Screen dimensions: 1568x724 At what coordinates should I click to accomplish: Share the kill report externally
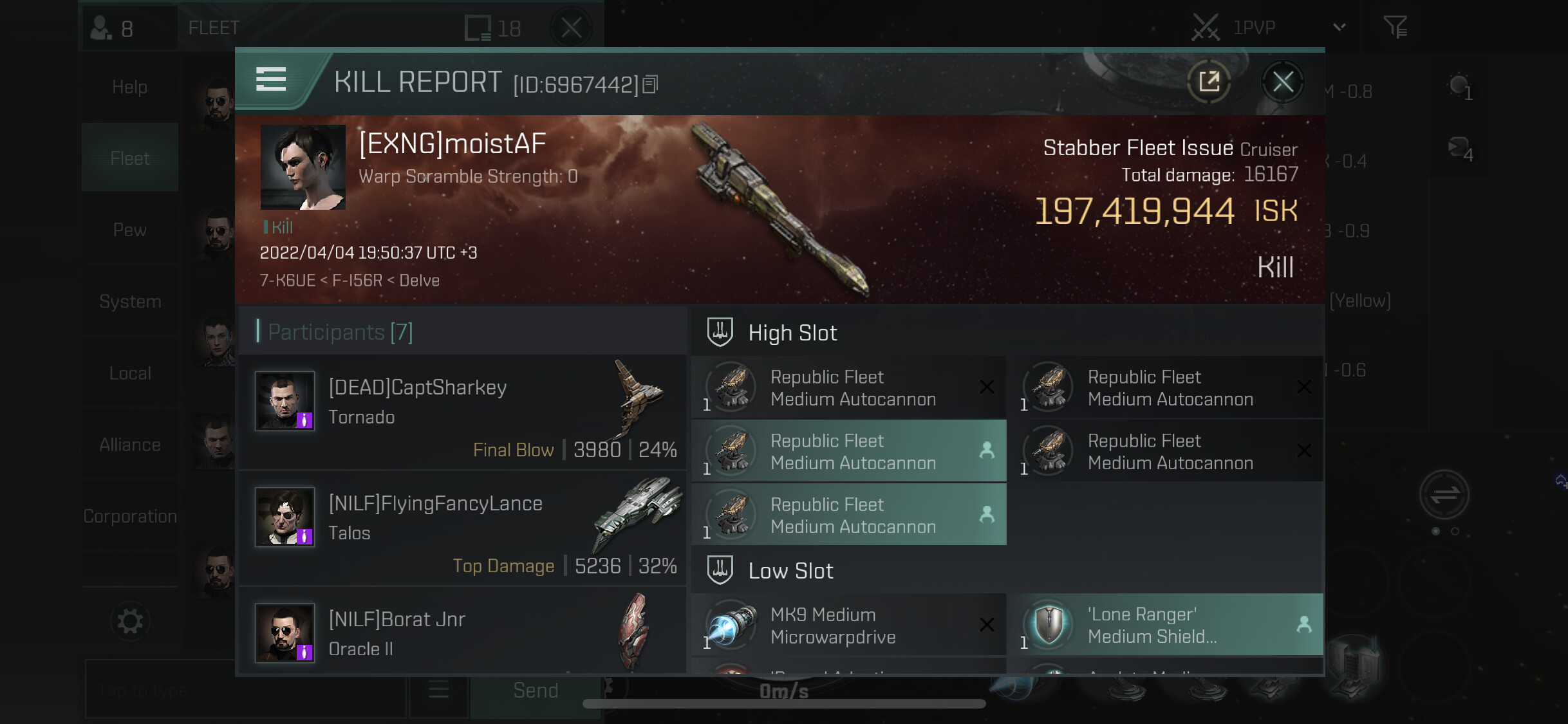[x=1209, y=82]
